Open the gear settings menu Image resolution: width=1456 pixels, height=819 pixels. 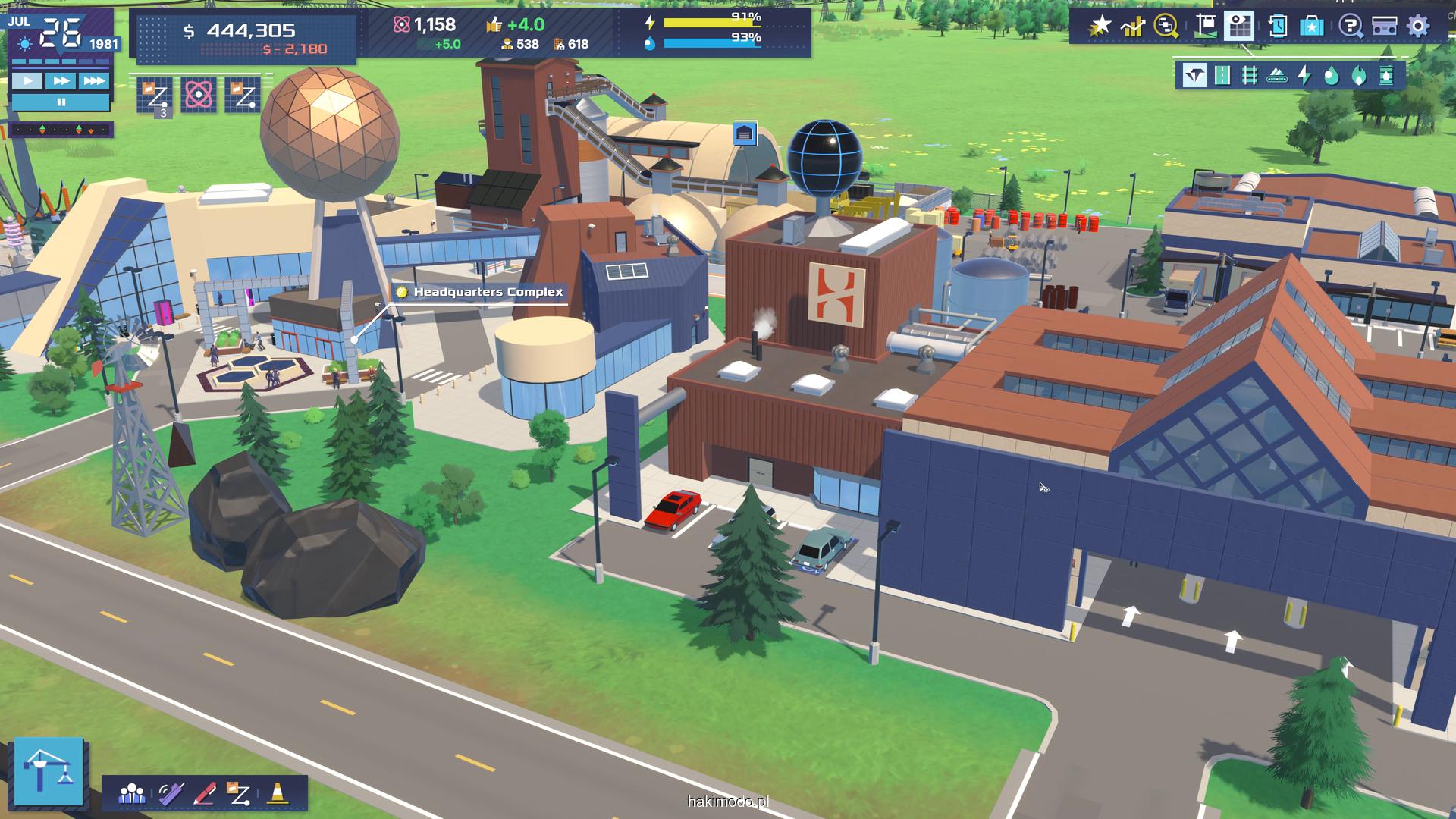point(1418,27)
